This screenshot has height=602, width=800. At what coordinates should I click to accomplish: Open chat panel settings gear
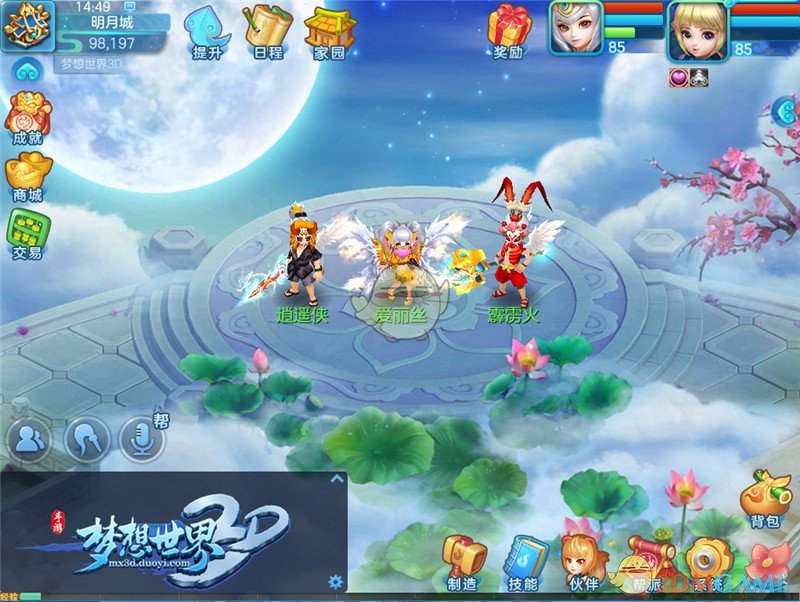point(335,581)
